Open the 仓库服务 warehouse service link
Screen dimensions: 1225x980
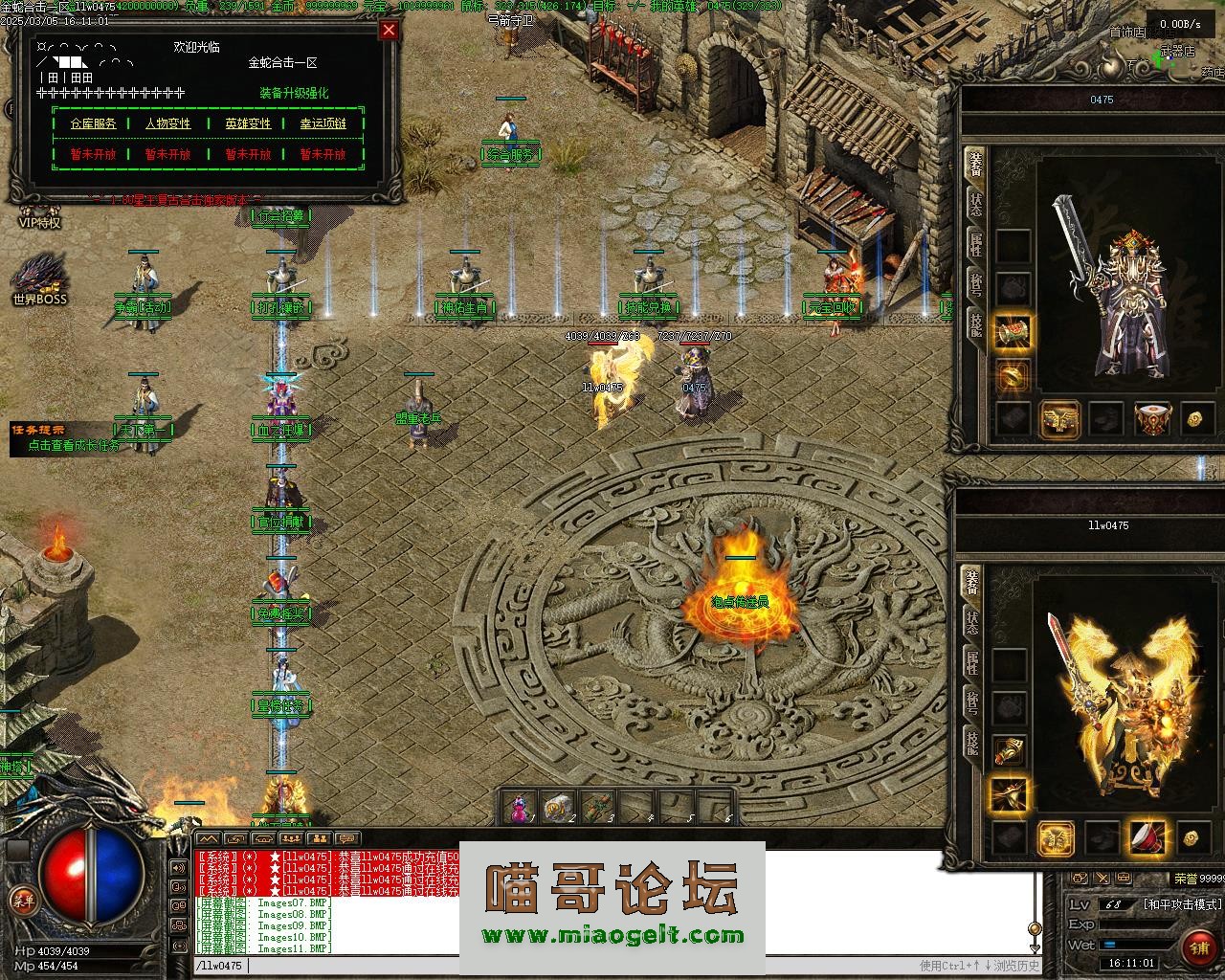(x=93, y=123)
